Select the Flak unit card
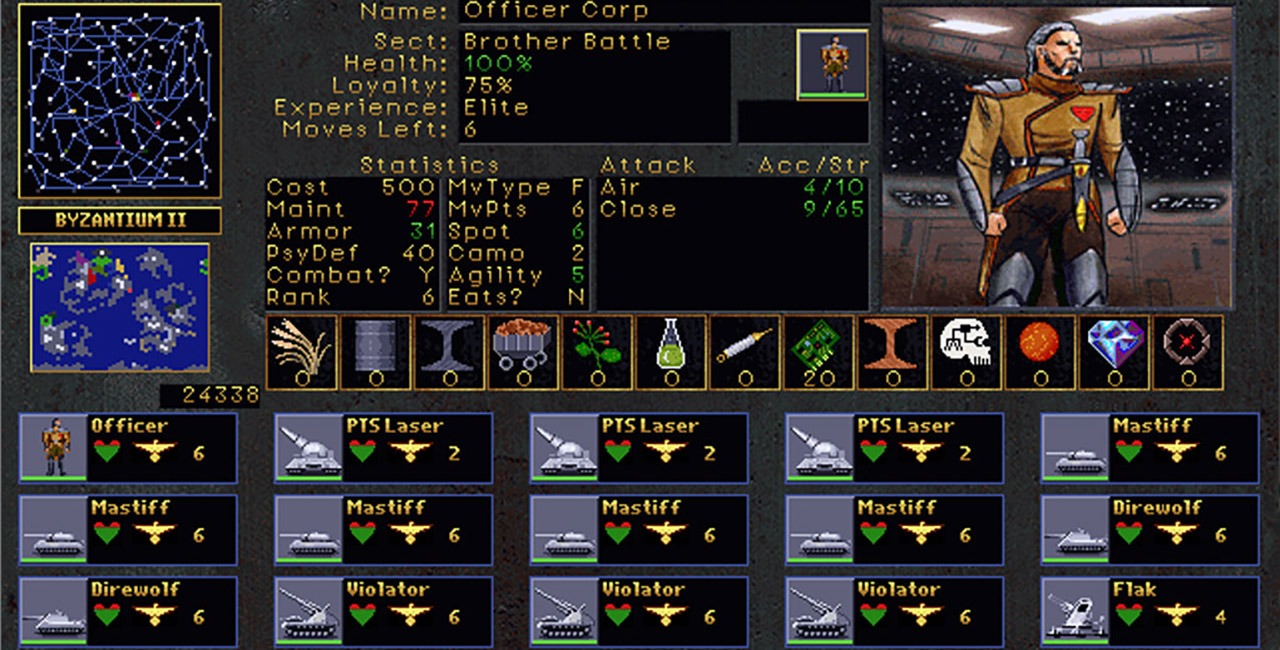The height and width of the screenshot is (650, 1280). pyautogui.click(x=1150, y=610)
